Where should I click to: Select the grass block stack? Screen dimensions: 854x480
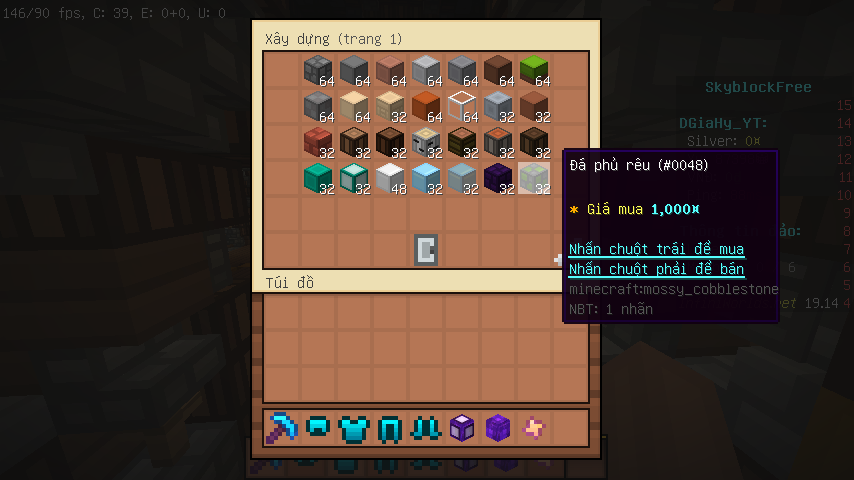(x=534, y=70)
